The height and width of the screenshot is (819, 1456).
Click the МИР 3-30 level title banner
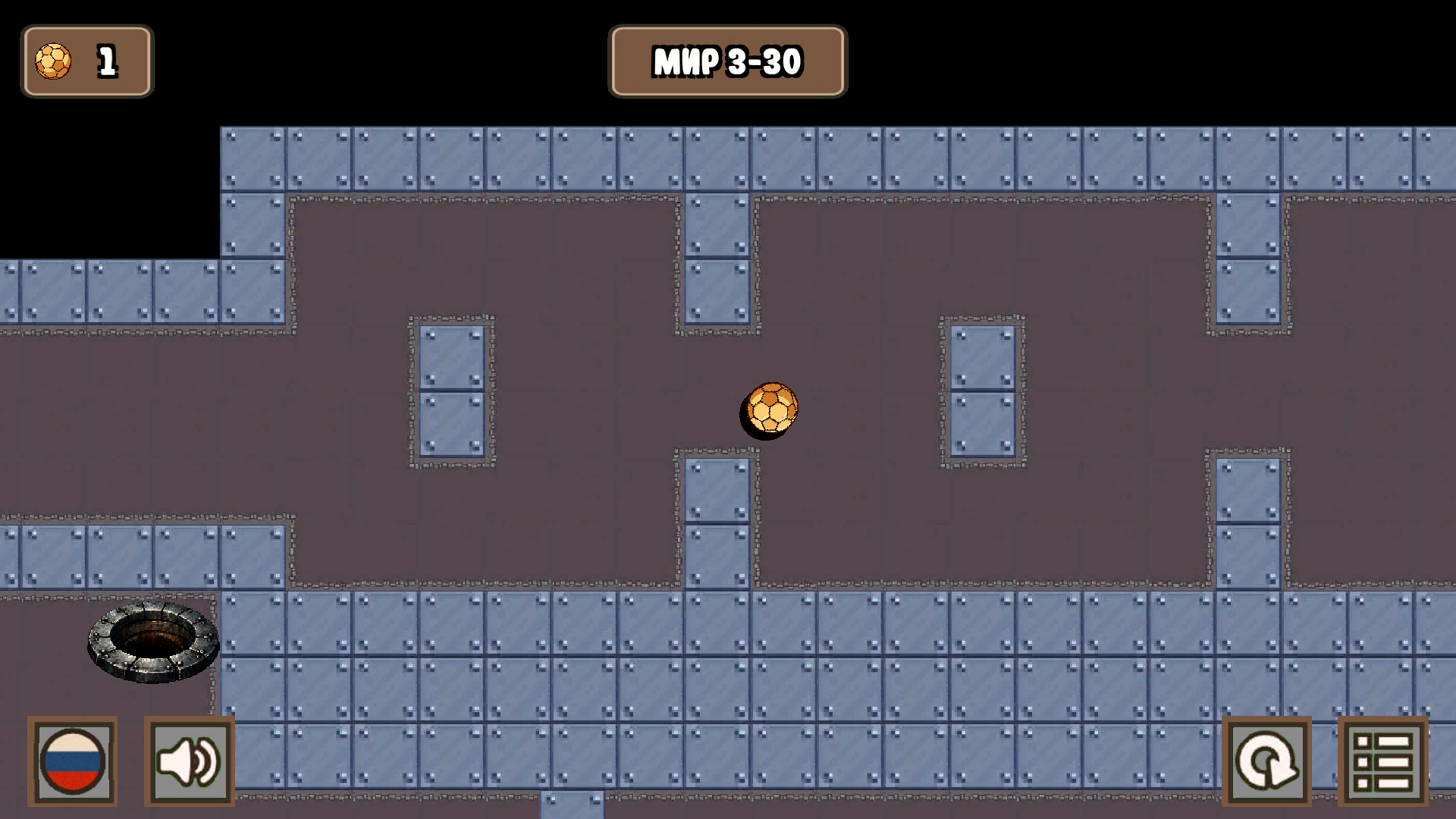click(x=727, y=61)
